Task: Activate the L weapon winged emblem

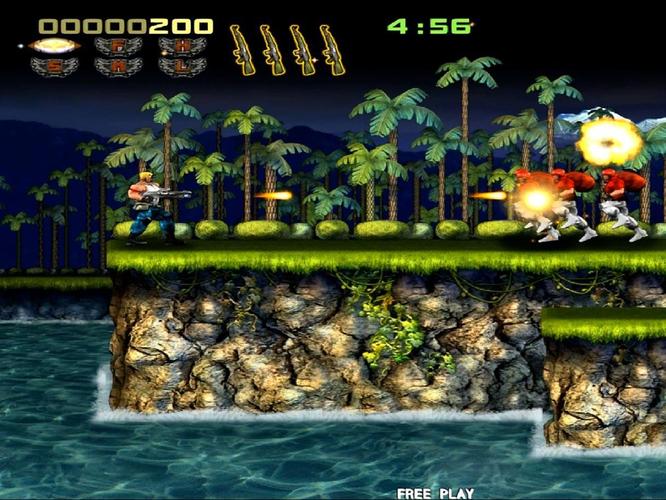Action: pyautogui.click(x=182, y=66)
